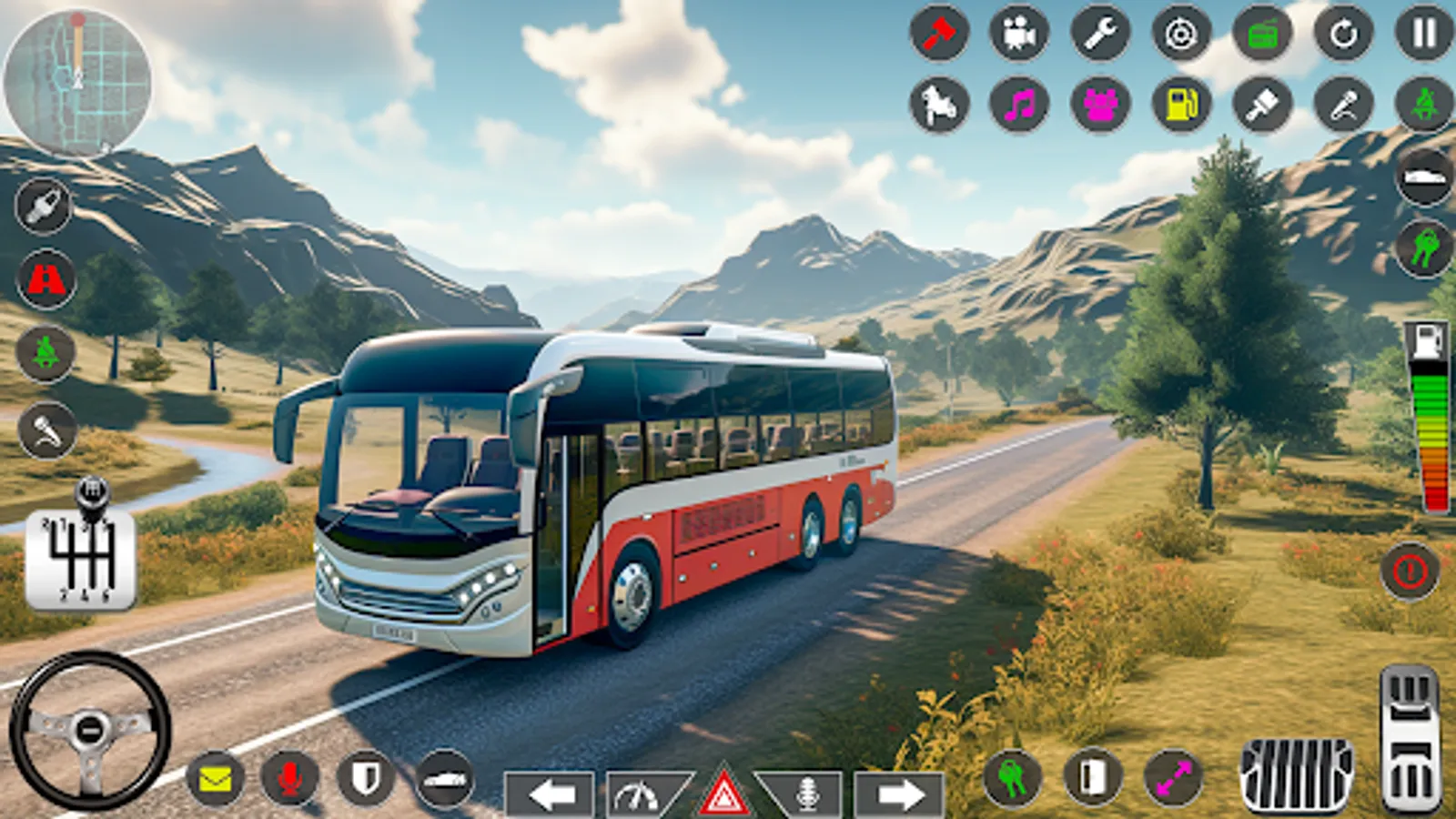Click the circular minimap
This screenshot has width=1456, height=819.
(77, 80)
